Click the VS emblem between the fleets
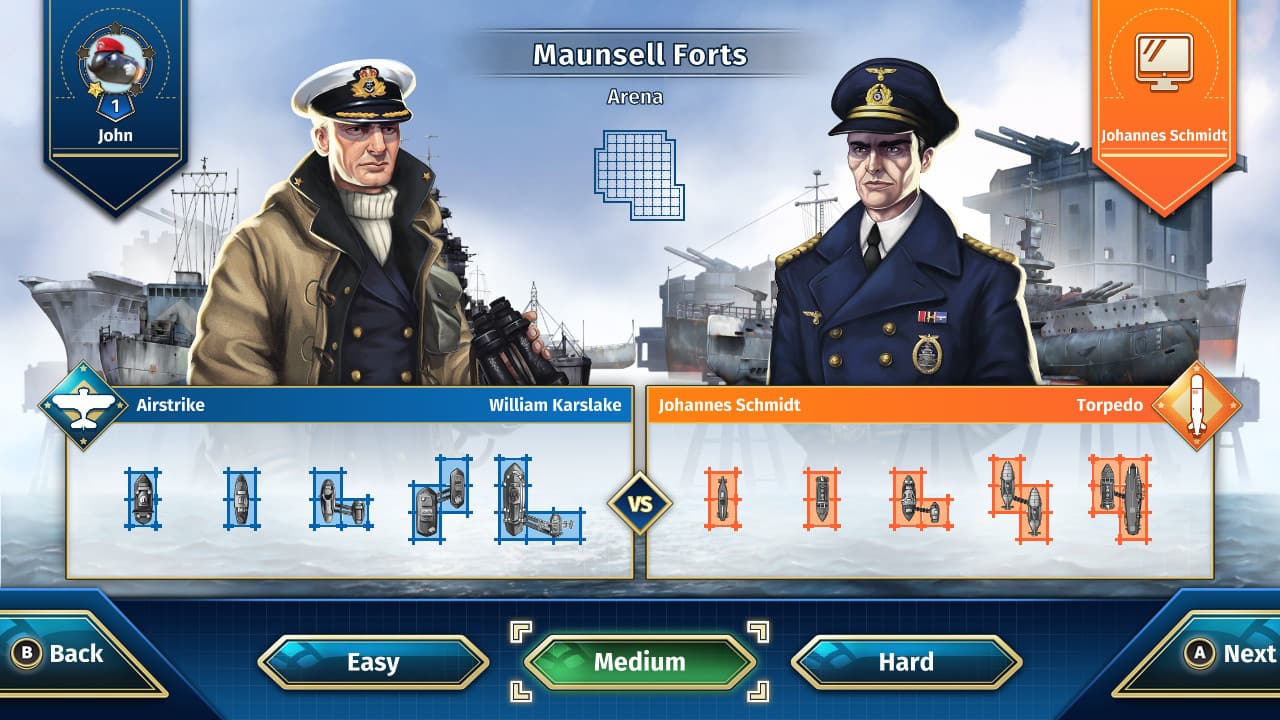This screenshot has width=1280, height=720. (x=641, y=503)
